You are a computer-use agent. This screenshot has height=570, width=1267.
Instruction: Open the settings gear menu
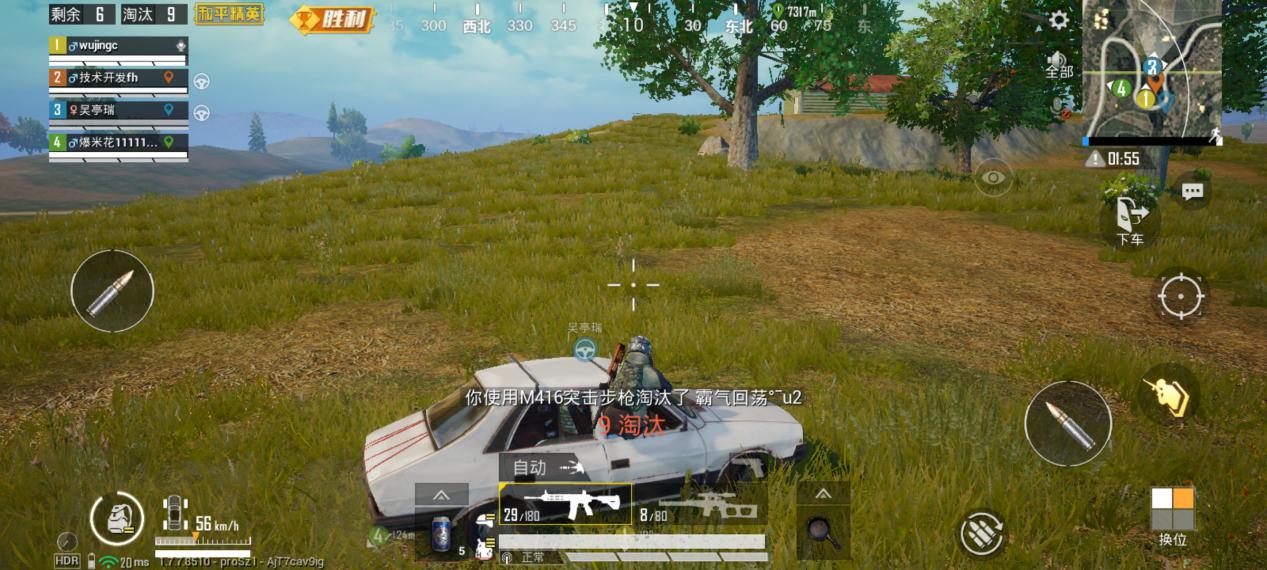[x=1058, y=20]
